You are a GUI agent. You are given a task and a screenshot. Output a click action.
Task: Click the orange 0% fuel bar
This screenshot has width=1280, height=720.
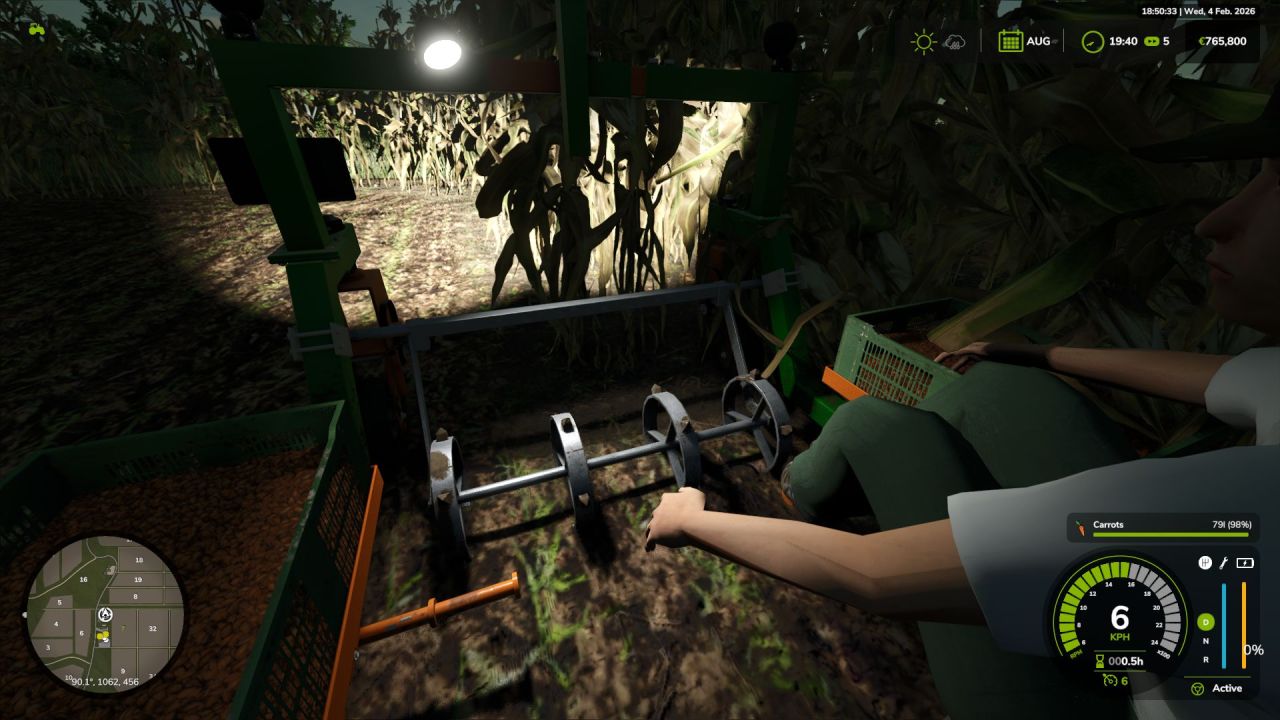[x=1243, y=627]
